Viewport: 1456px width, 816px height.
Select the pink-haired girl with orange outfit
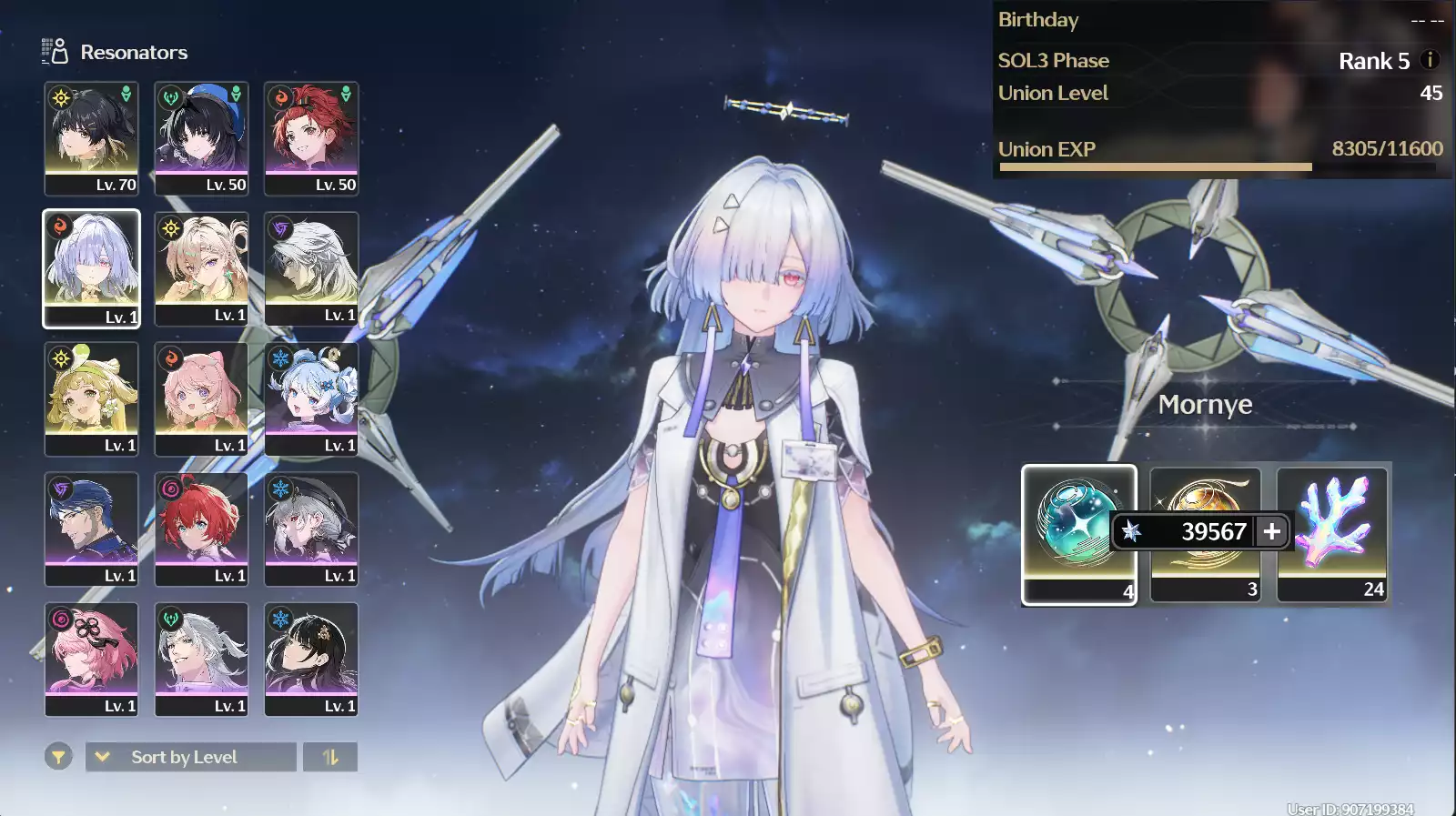click(x=201, y=398)
